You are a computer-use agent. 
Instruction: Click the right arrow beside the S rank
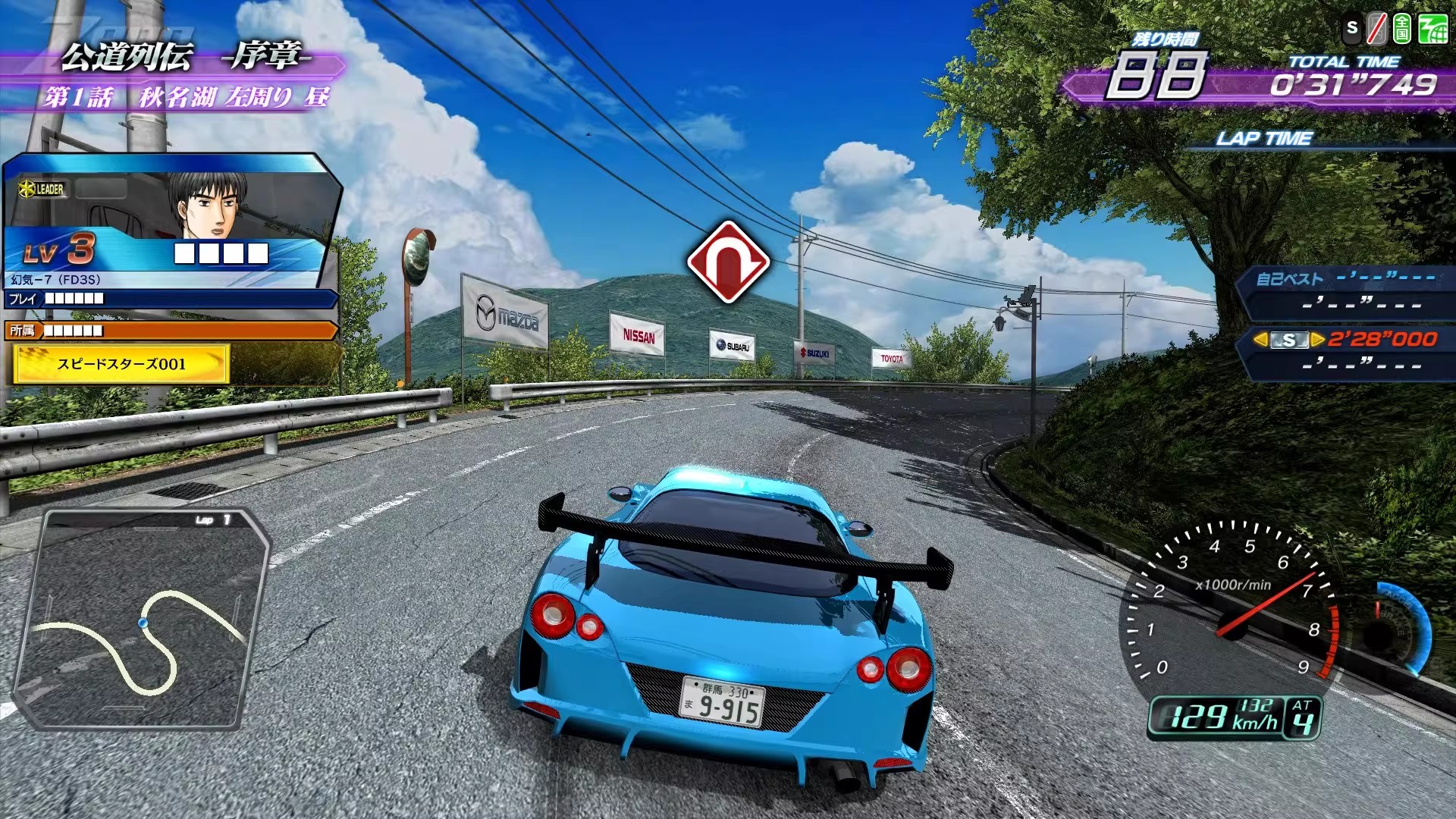coord(1317,340)
